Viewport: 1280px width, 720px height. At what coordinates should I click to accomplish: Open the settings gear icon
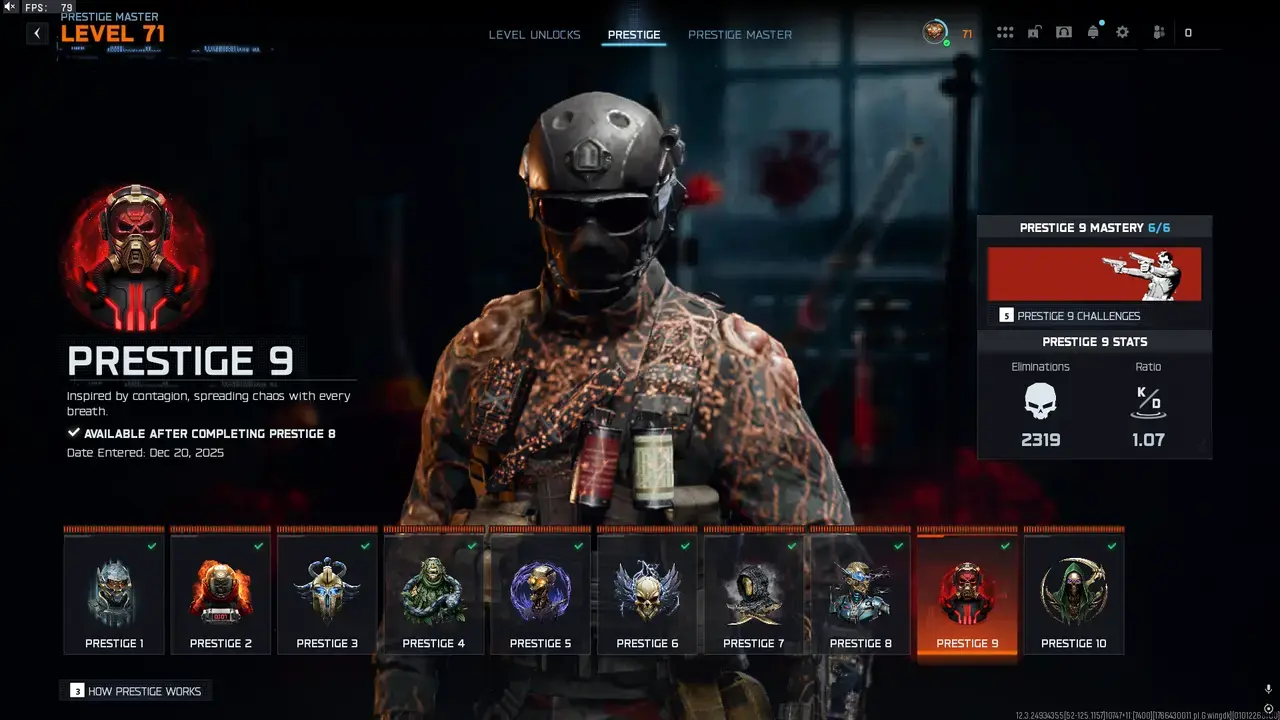pyautogui.click(x=1122, y=31)
